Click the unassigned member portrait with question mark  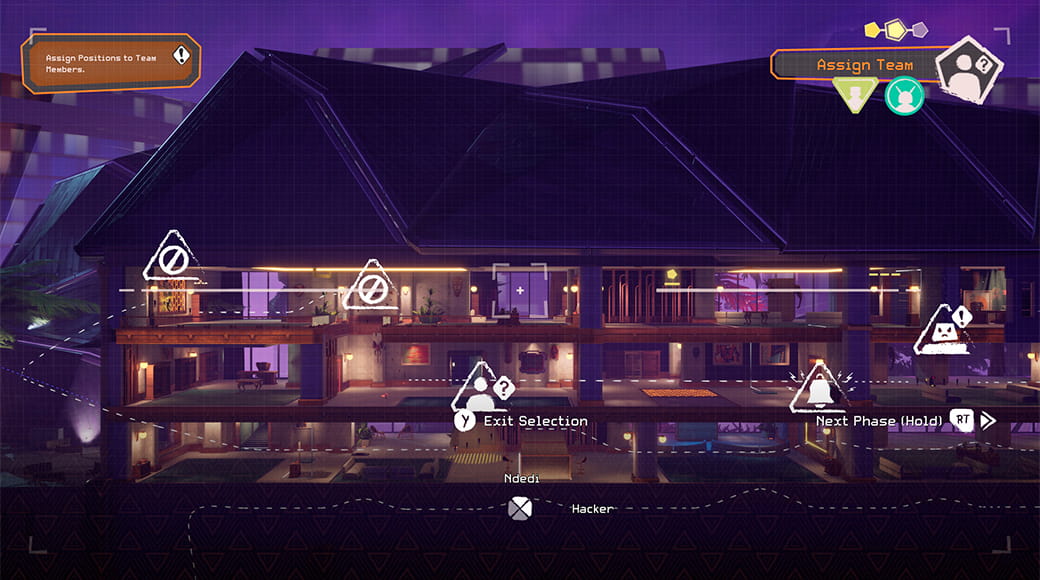pyautogui.click(x=968, y=68)
